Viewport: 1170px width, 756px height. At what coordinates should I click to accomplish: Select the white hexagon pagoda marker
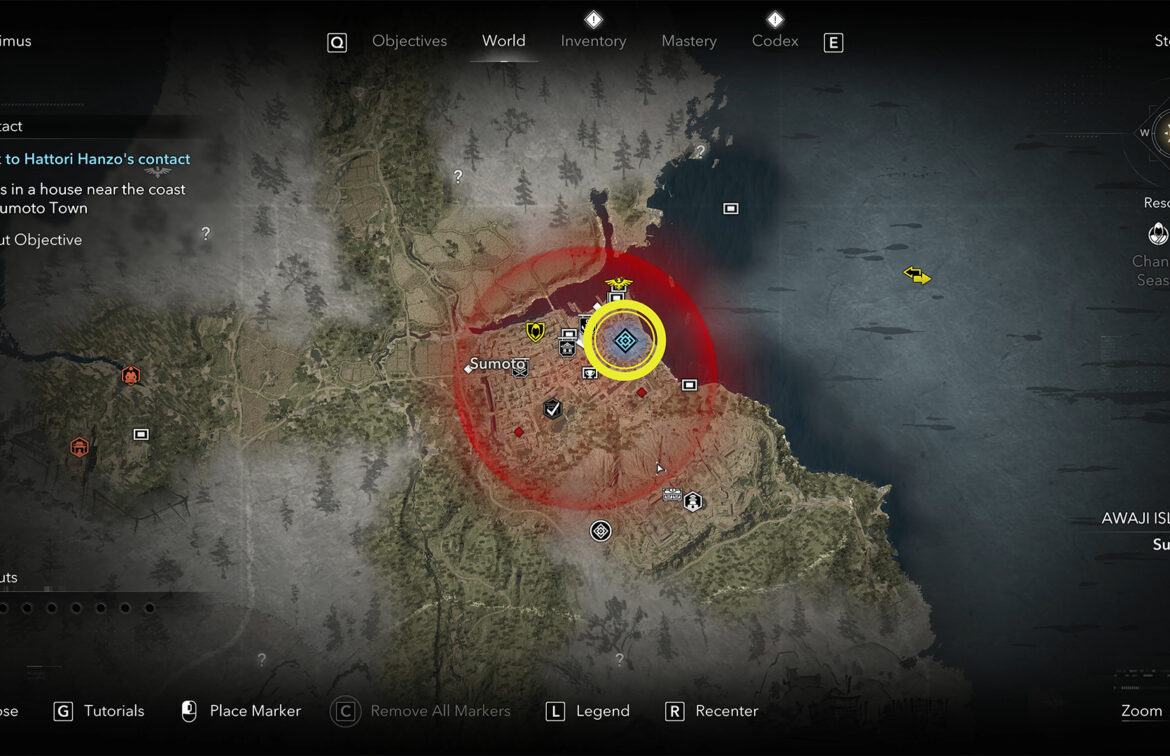pos(692,502)
